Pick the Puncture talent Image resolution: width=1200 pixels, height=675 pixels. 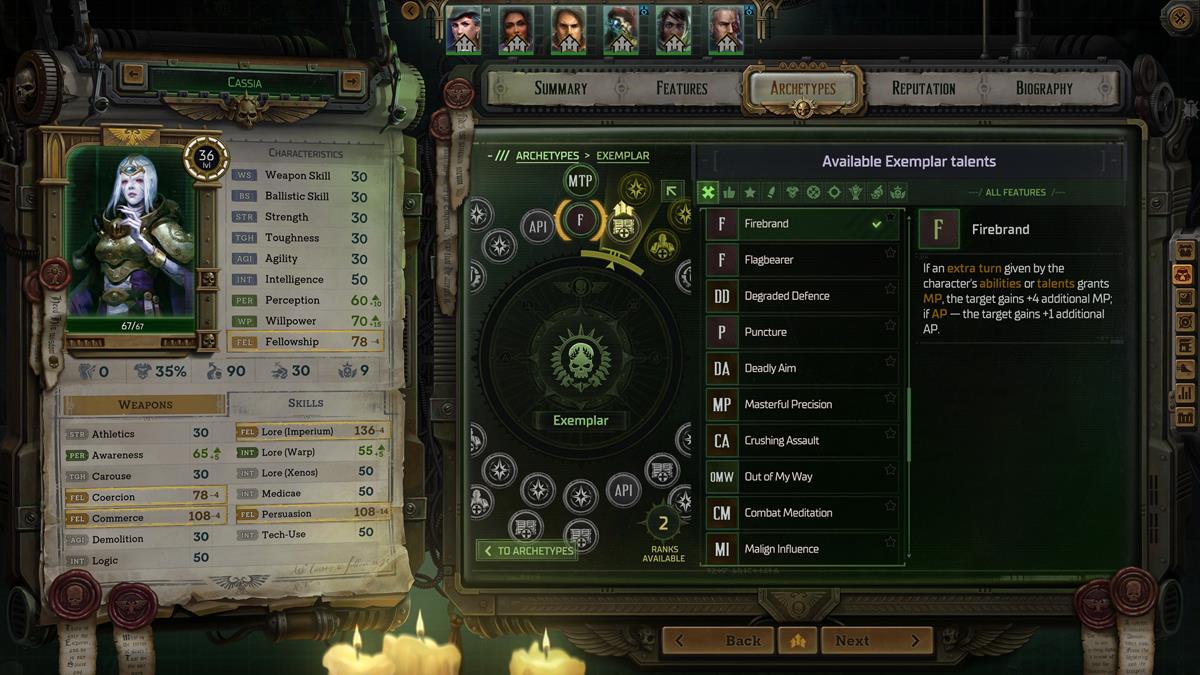click(800, 332)
